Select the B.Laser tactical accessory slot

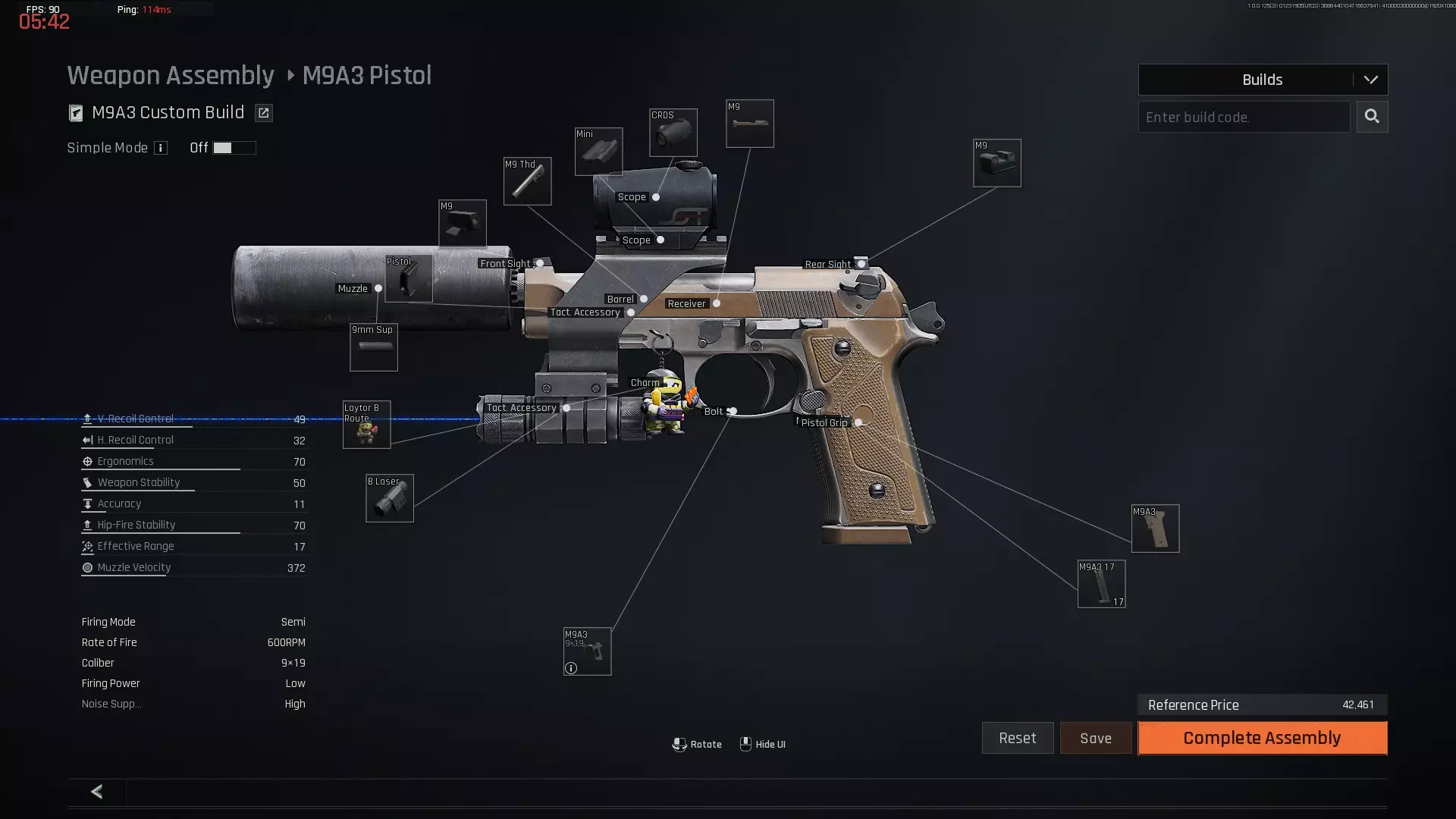coord(390,498)
